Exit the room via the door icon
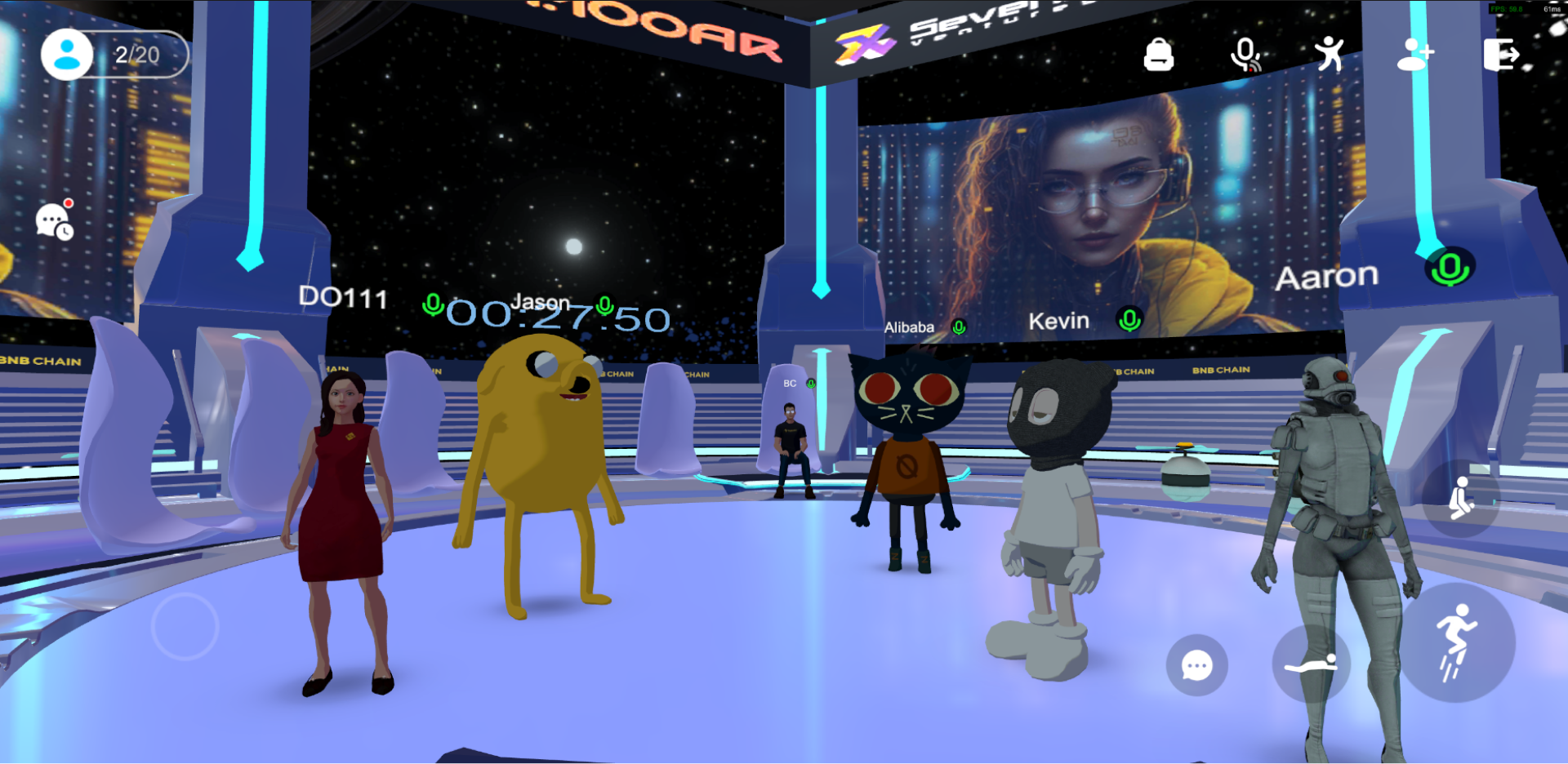The width and height of the screenshot is (1568, 764). (x=1503, y=53)
